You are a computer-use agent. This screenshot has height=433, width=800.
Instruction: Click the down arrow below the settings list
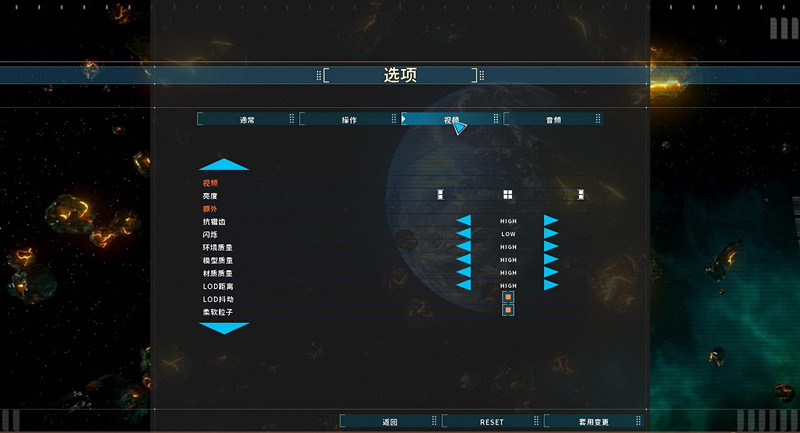[x=224, y=328]
